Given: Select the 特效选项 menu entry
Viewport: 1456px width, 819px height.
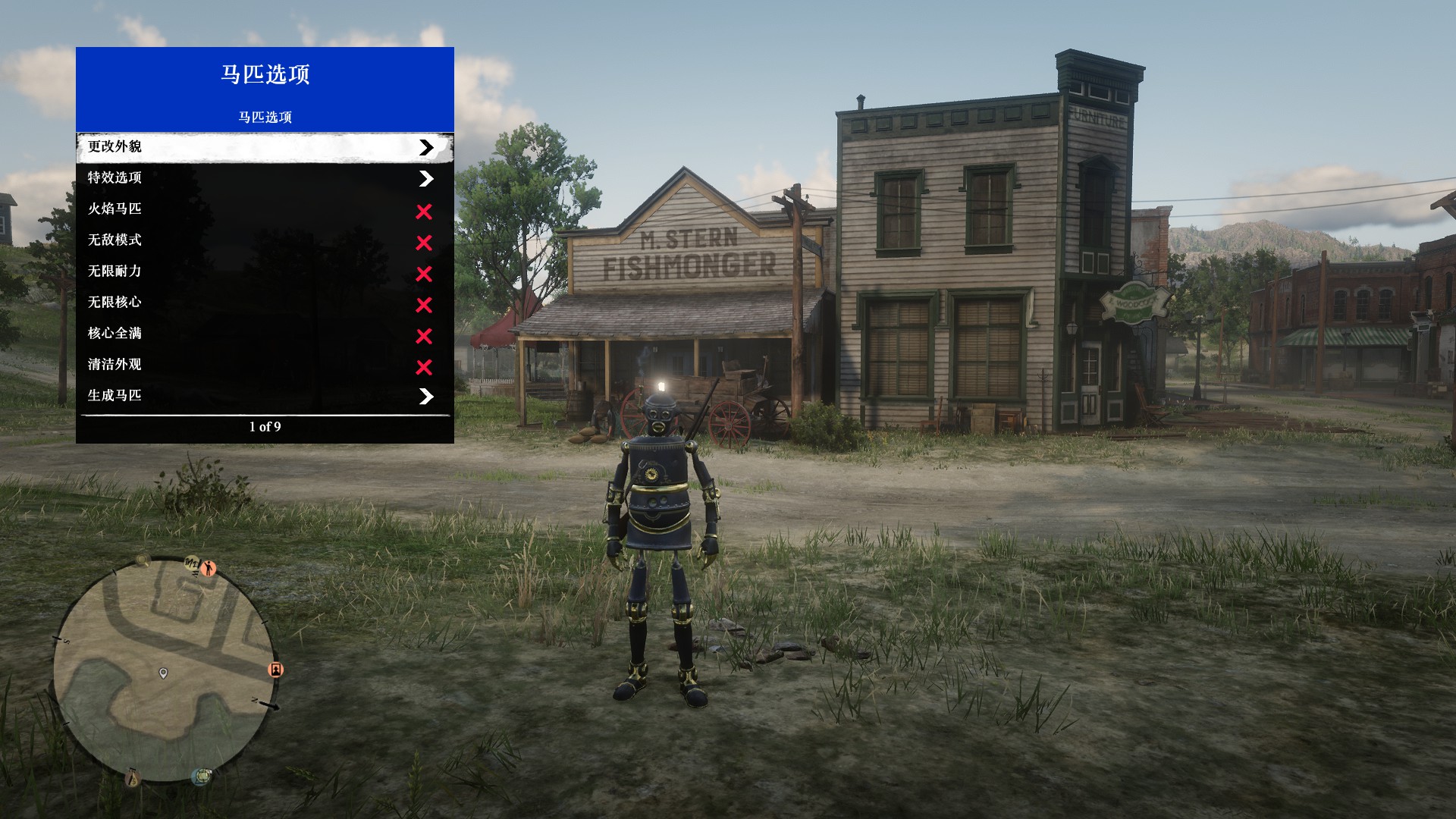Looking at the screenshot, I should (265, 178).
